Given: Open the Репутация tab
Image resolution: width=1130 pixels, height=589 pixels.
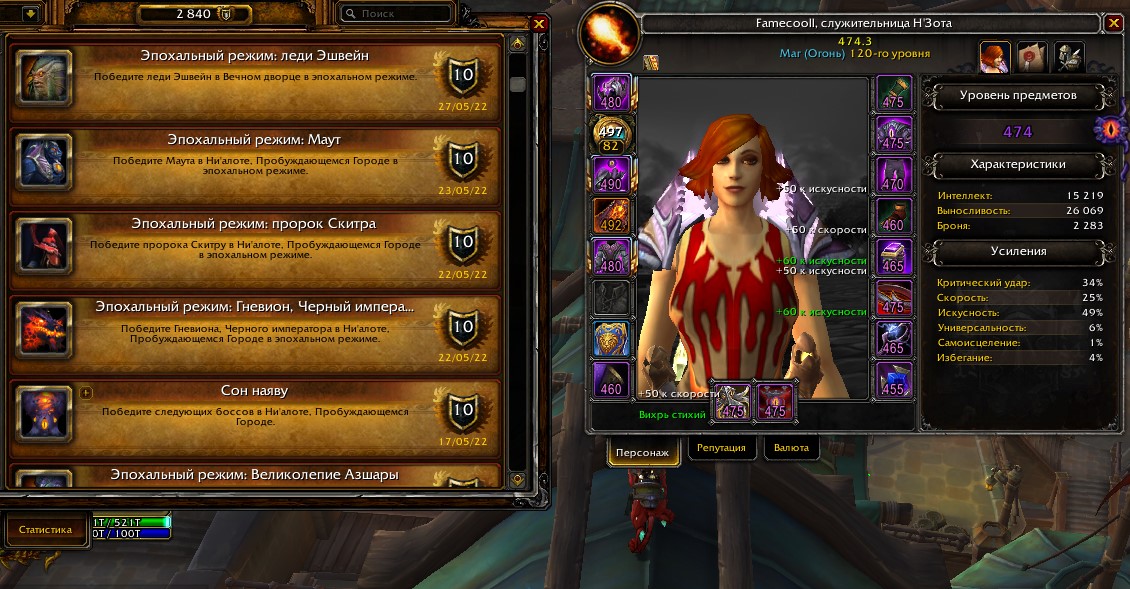Looking at the screenshot, I should 721,448.
